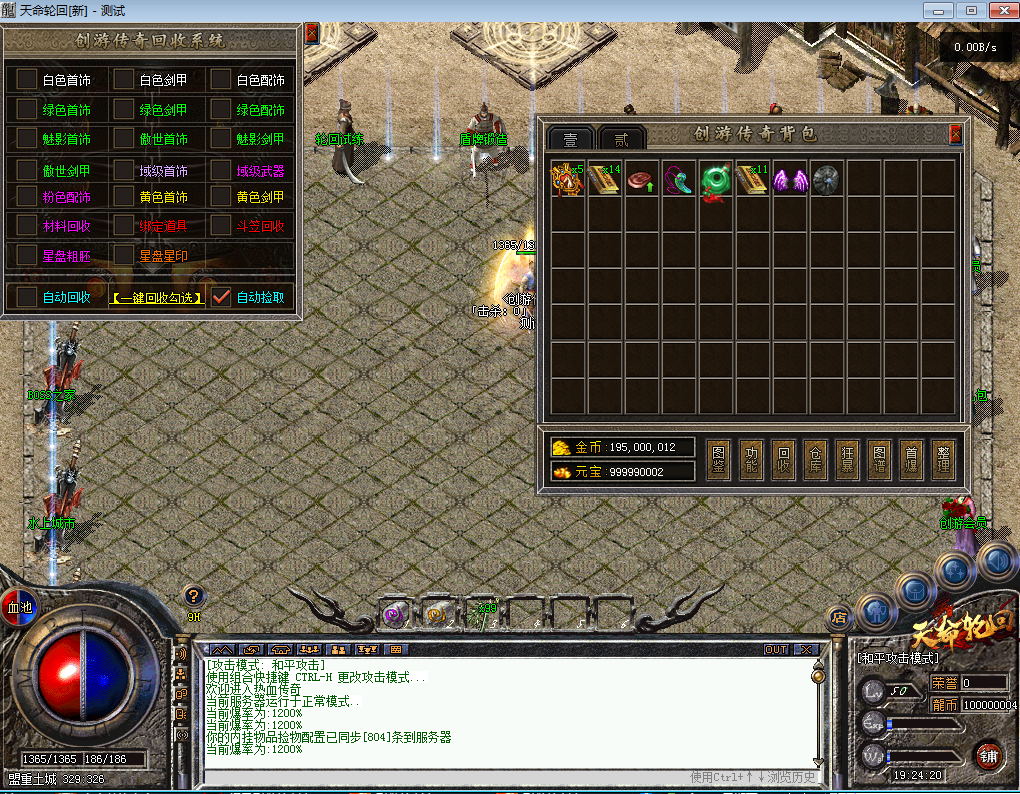This screenshot has width=1020, height=794.
Task: Open the 图鉴 codex button
Action: [x=719, y=460]
